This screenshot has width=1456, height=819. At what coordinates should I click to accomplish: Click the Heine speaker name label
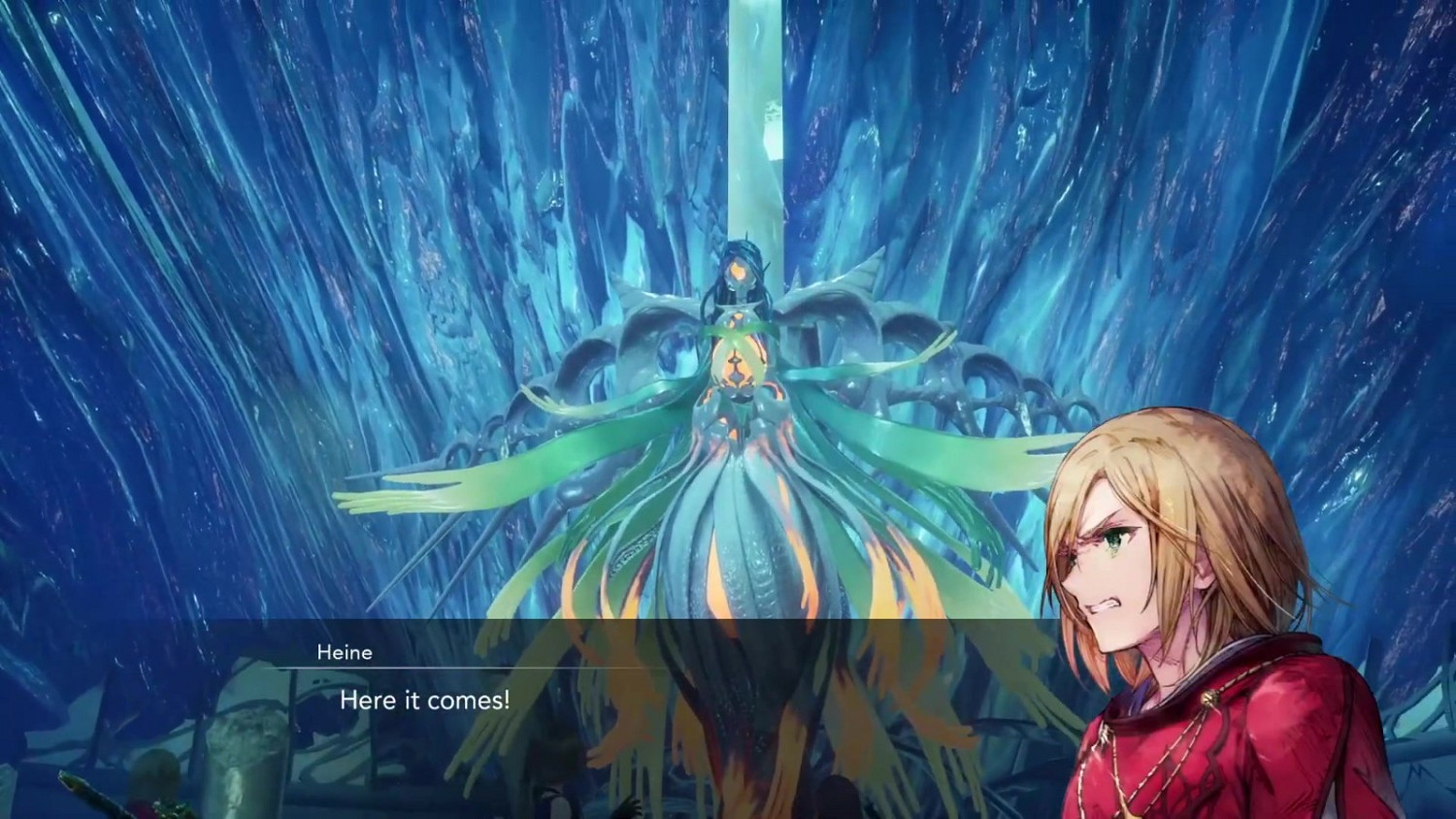[345, 652]
